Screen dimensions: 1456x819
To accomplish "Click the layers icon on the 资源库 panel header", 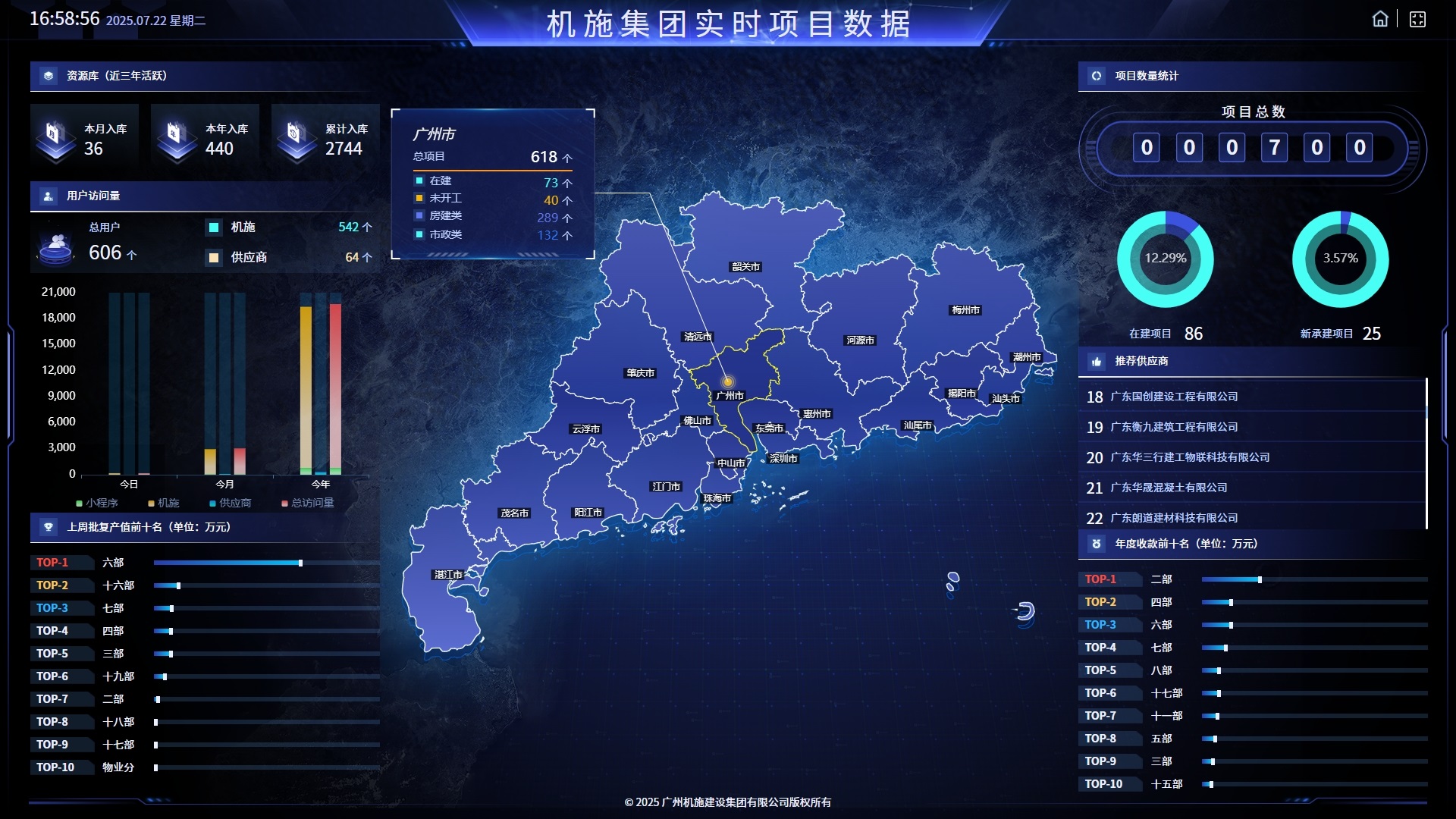I will pyautogui.click(x=49, y=76).
